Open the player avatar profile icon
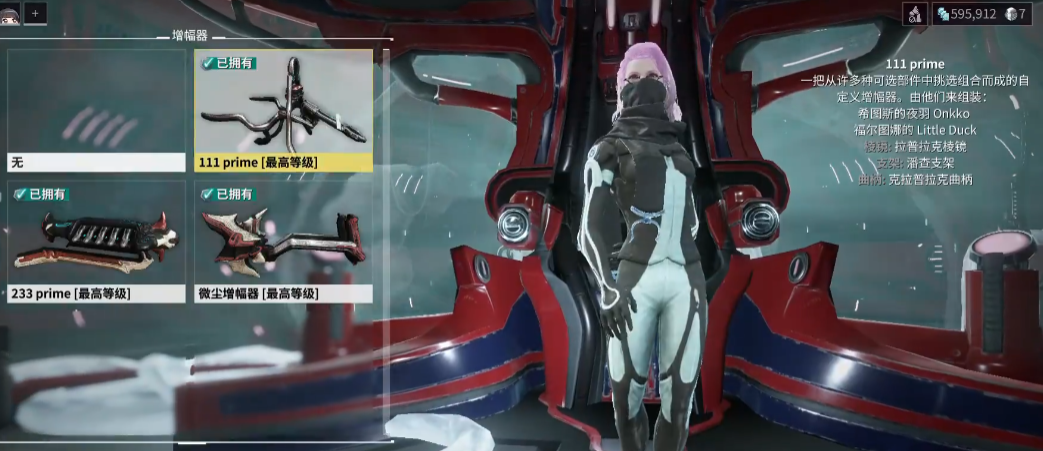 10,13
